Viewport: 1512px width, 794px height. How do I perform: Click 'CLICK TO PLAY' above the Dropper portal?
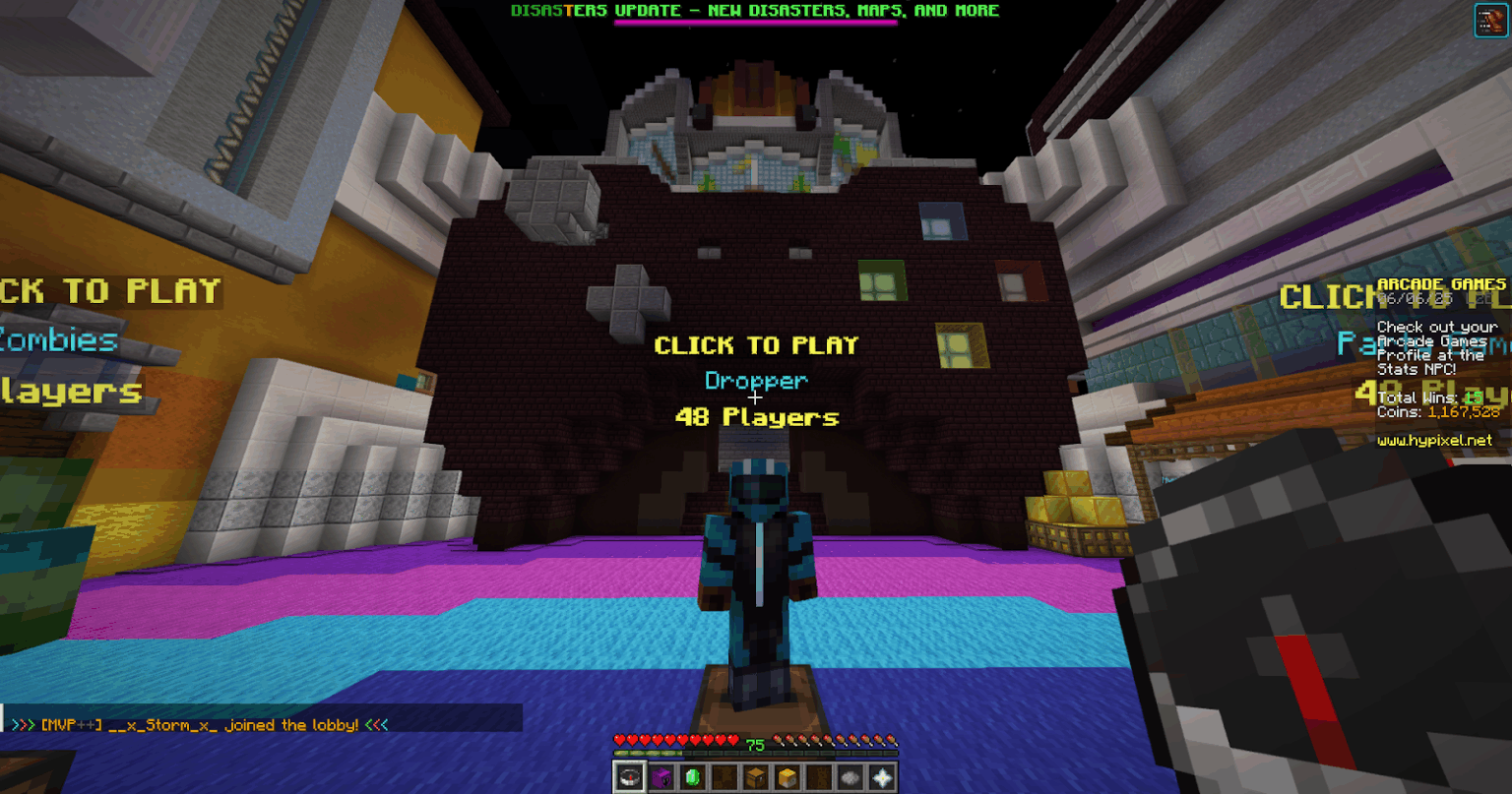tap(755, 345)
